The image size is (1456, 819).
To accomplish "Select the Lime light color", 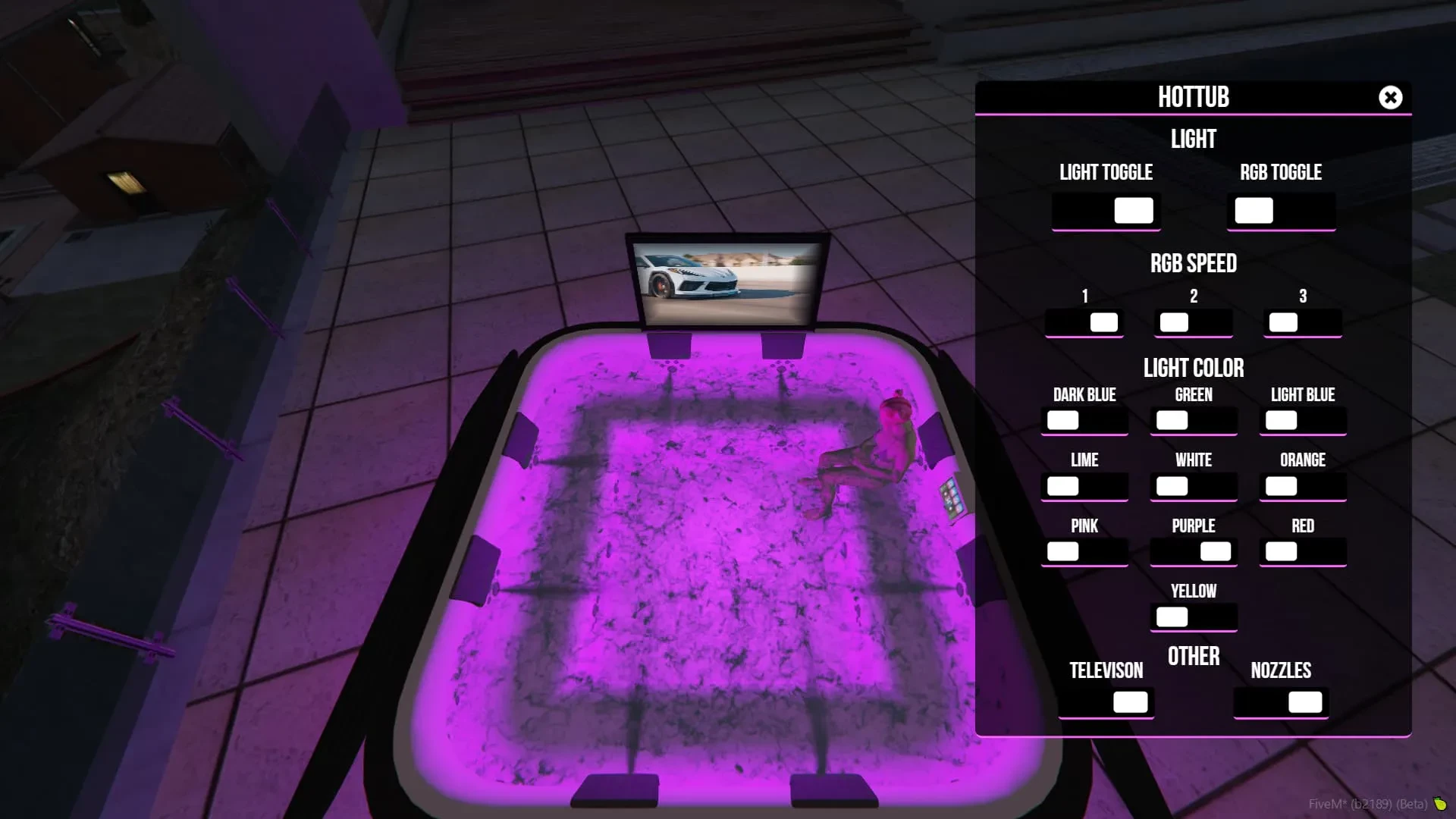I will [x=1084, y=485].
